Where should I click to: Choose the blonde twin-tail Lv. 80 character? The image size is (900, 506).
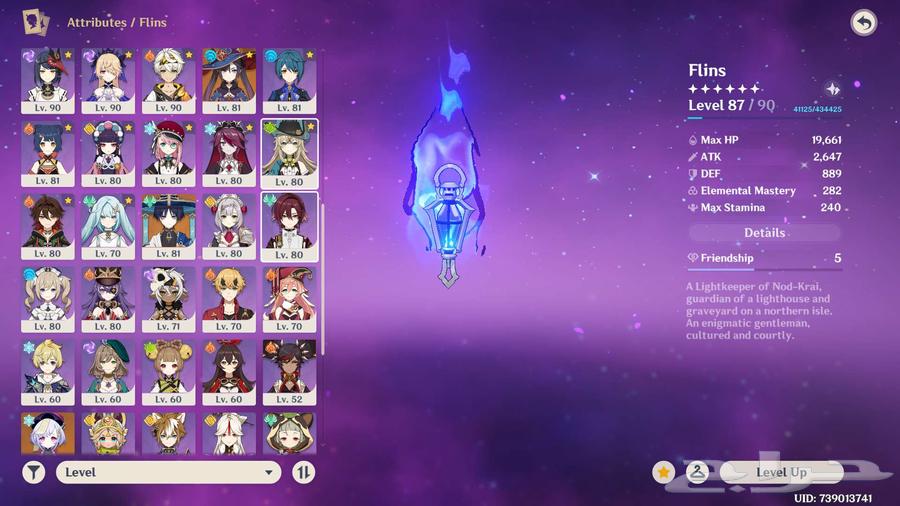[x=47, y=297]
